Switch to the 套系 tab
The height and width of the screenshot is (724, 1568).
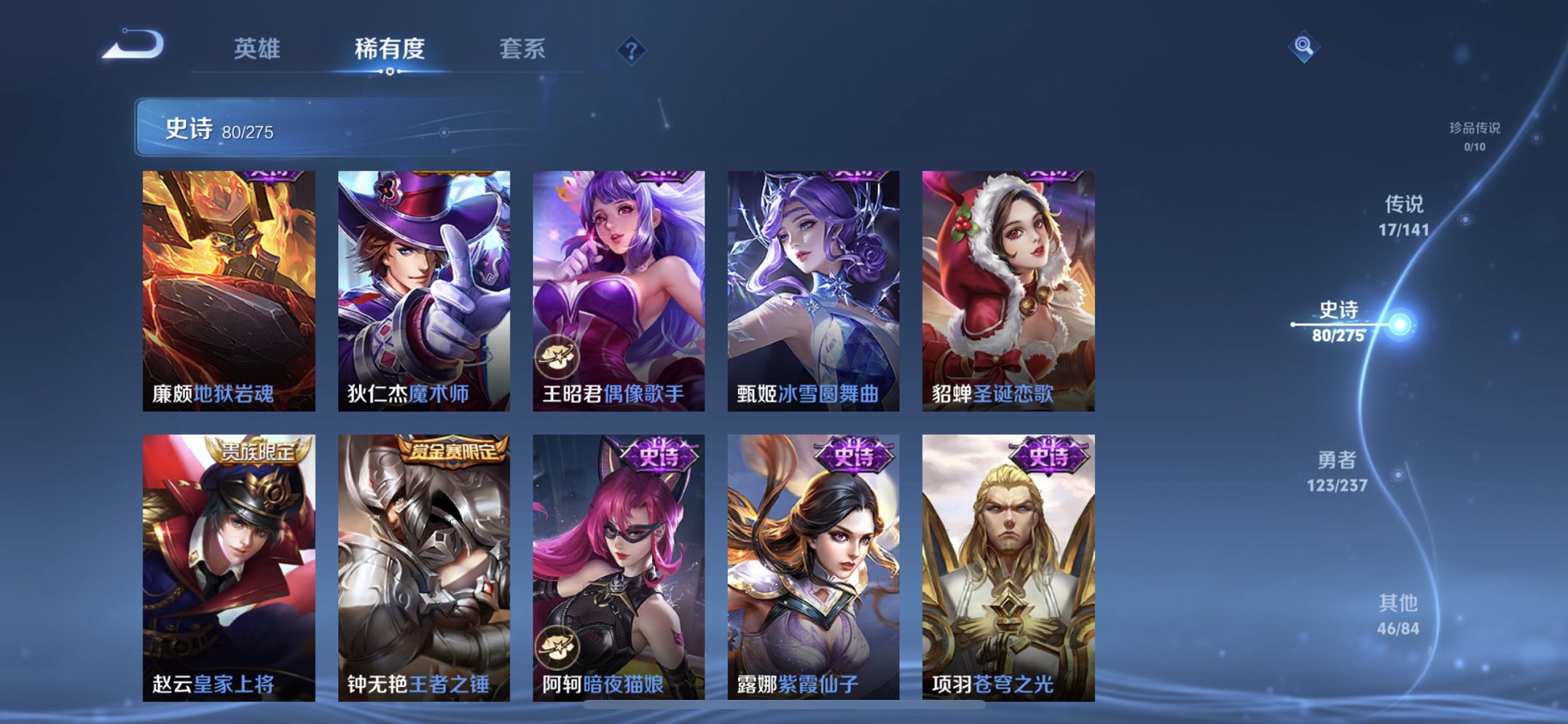click(x=523, y=49)
